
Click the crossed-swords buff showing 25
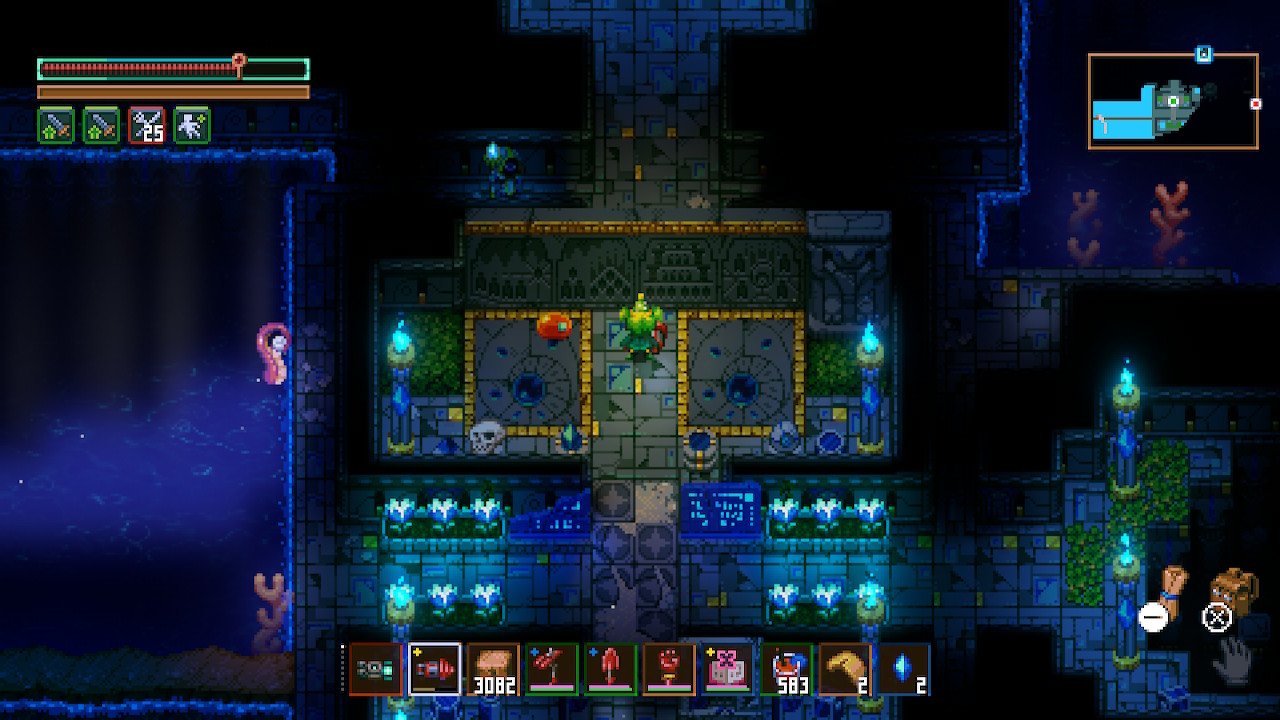pyautogui.click(x=147, y=126)
